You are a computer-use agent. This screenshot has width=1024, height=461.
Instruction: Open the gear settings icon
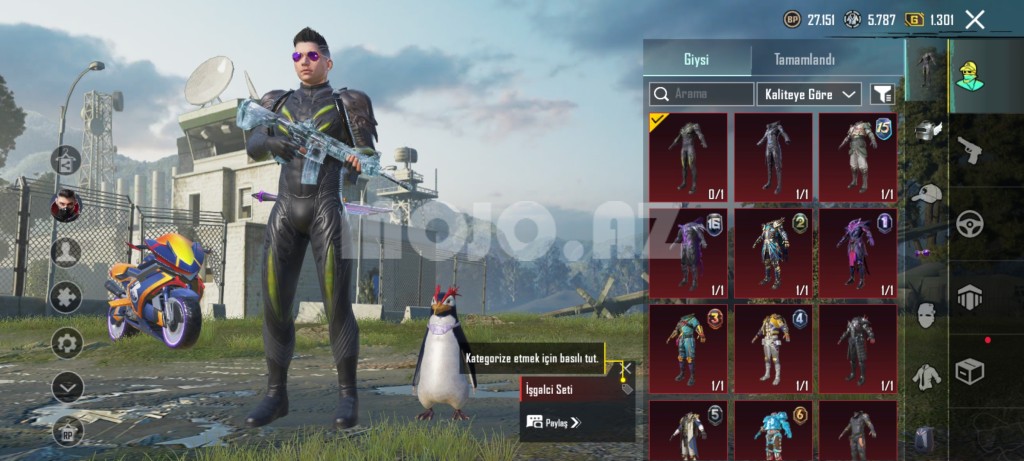pos(67,343)
